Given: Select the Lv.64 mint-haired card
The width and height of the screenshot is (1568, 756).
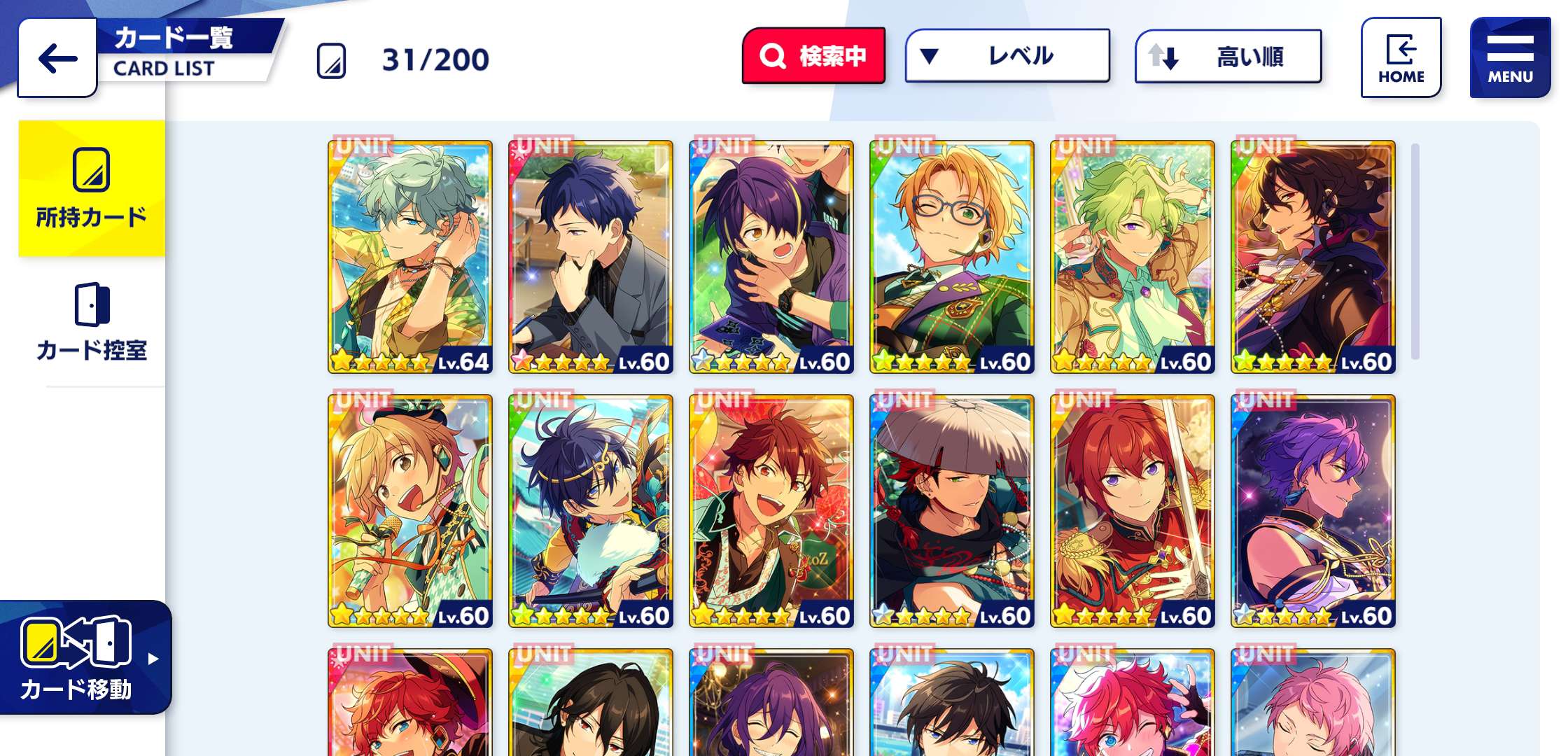Looking at the screenshot, I should [410, 257].
